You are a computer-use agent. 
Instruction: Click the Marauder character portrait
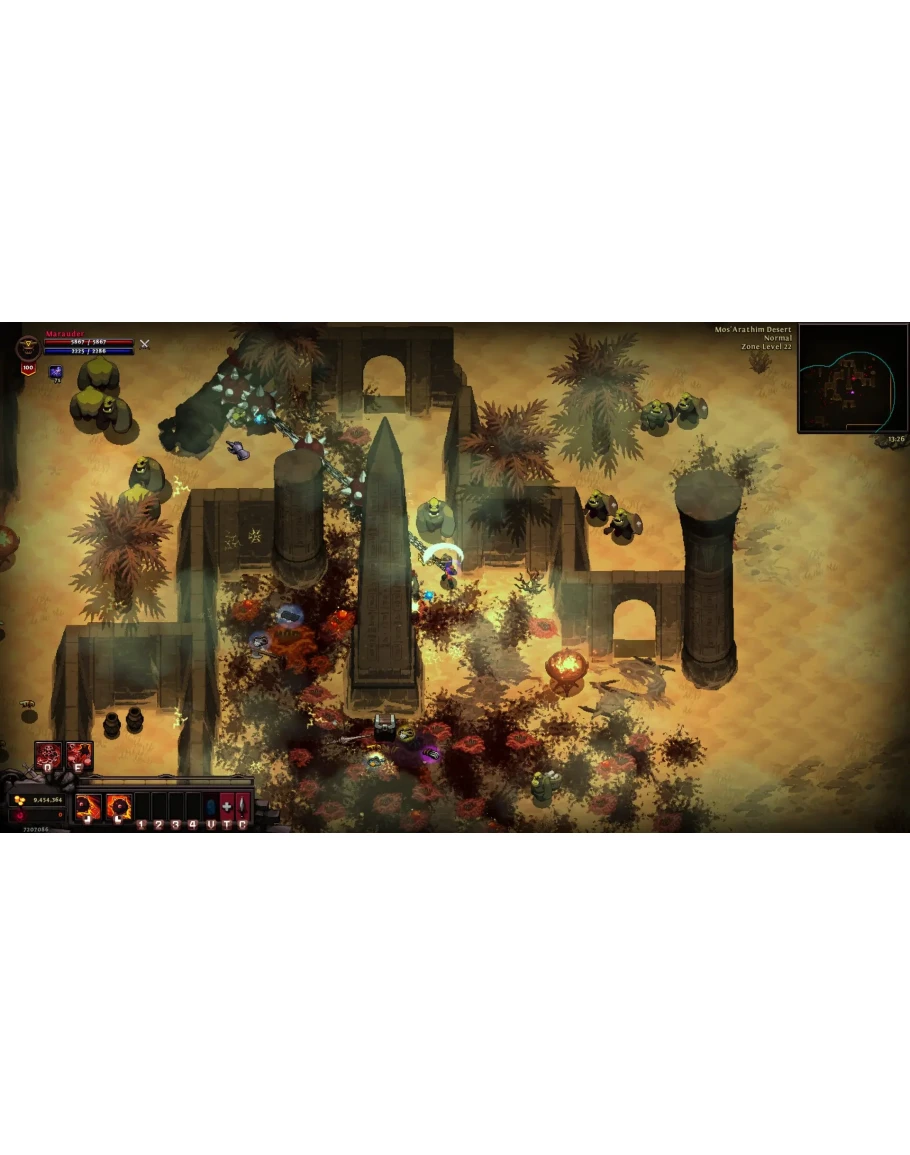[x=28, y=348]
